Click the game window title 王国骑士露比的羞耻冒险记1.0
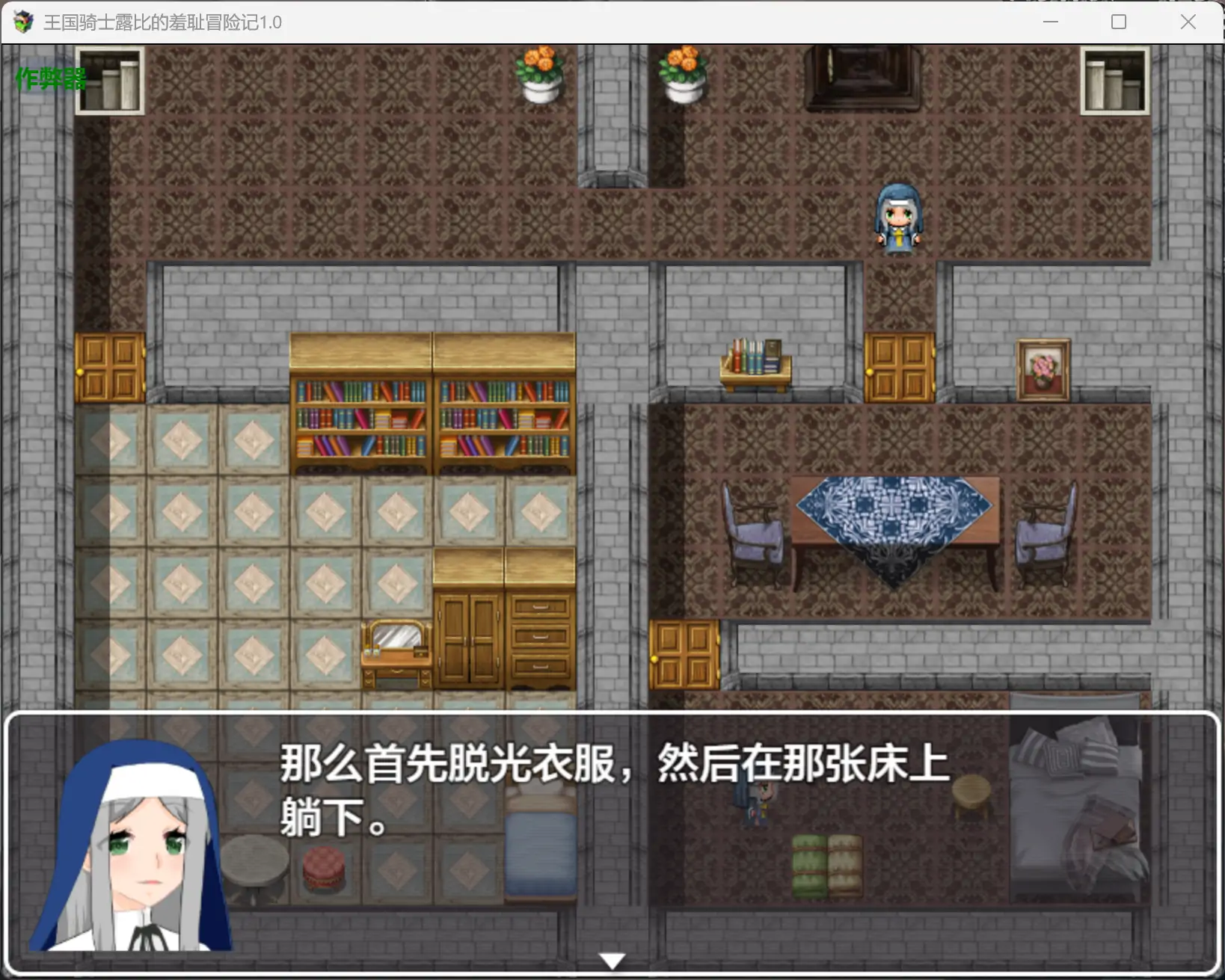Viewport: 1225px width, 980px height. [161, 22]
